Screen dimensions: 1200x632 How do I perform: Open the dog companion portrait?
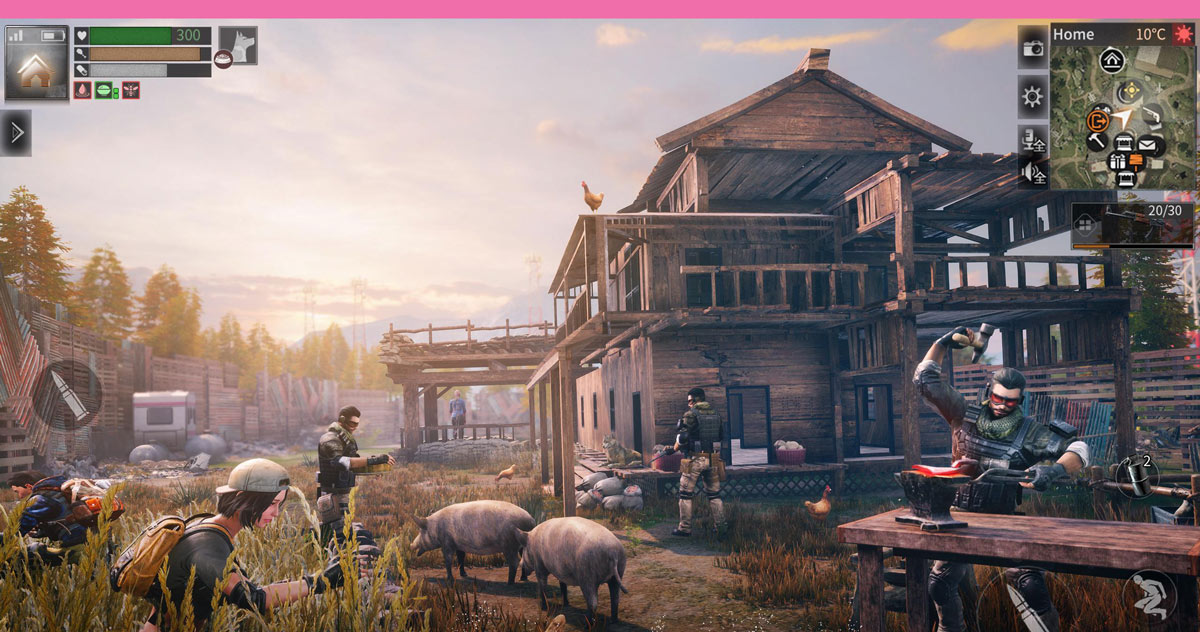238,44
